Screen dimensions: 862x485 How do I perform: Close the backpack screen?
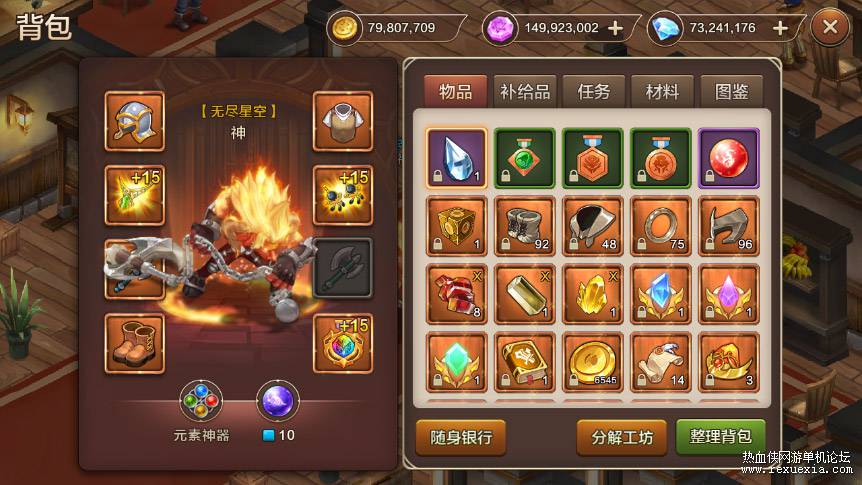pyautogui.click(x=829, y=28)
